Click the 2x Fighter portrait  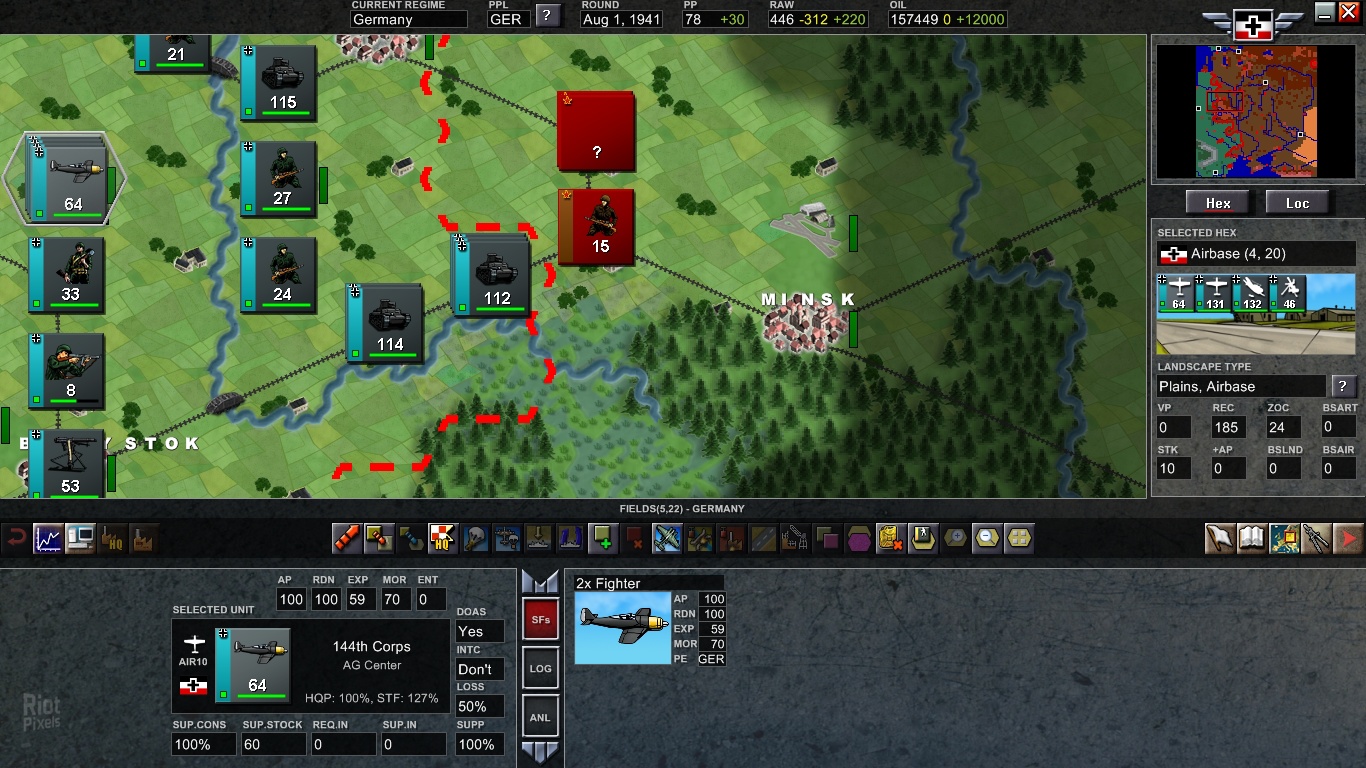point(622,627)
